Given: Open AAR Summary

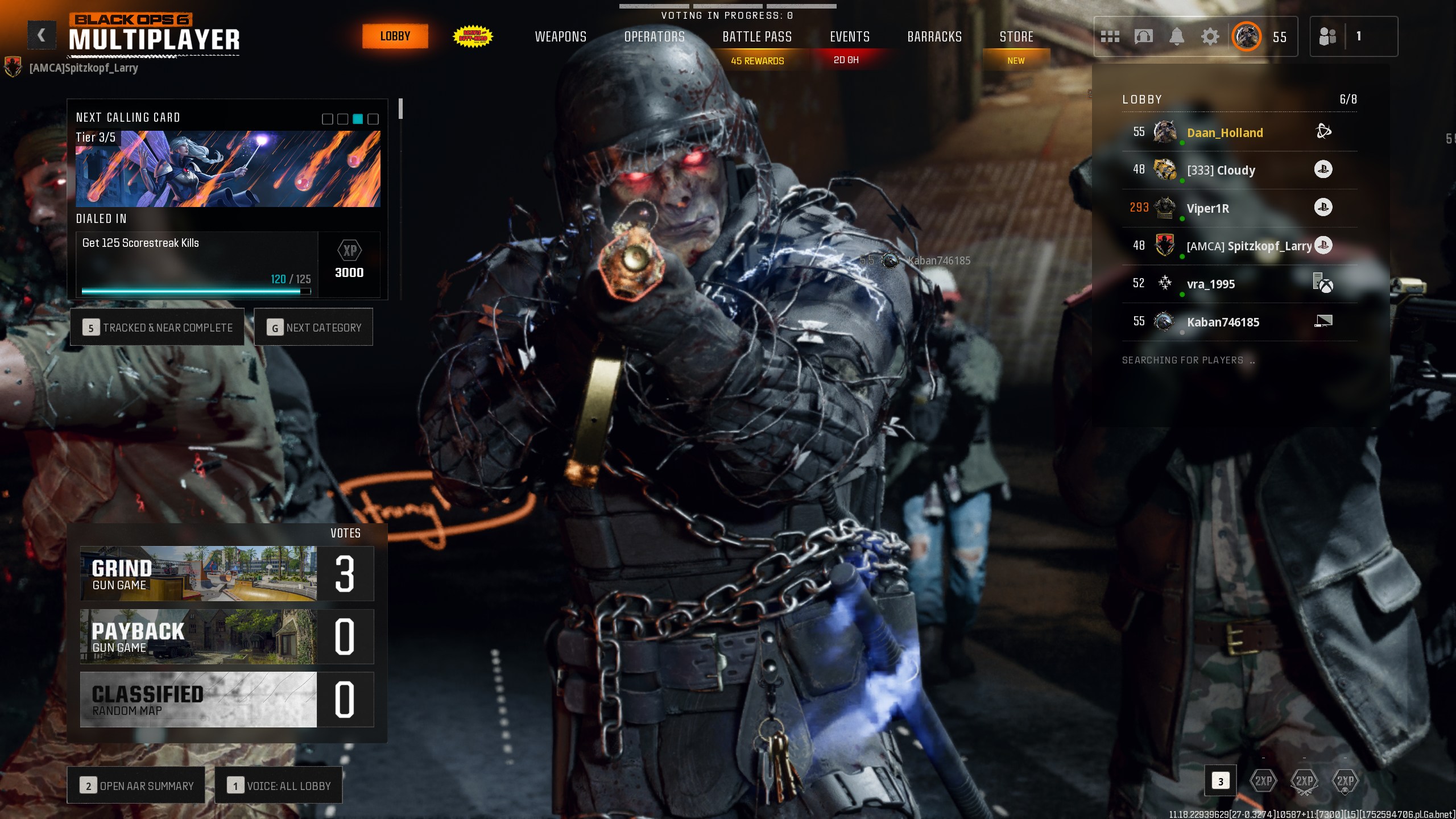Looking at the screenshot, I should 136,785.
